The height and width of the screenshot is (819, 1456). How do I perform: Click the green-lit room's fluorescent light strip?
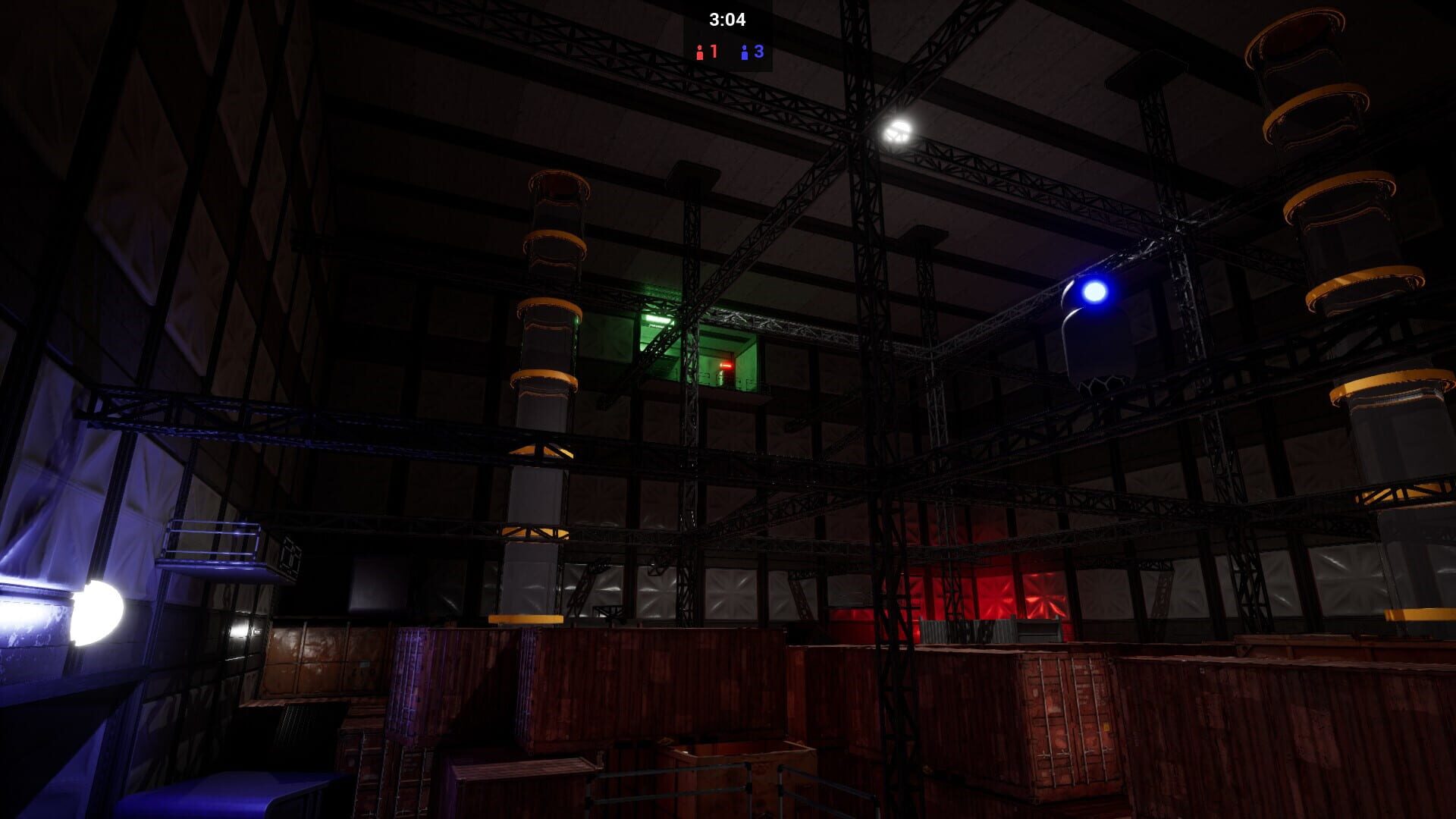click(x=658, y=320)
